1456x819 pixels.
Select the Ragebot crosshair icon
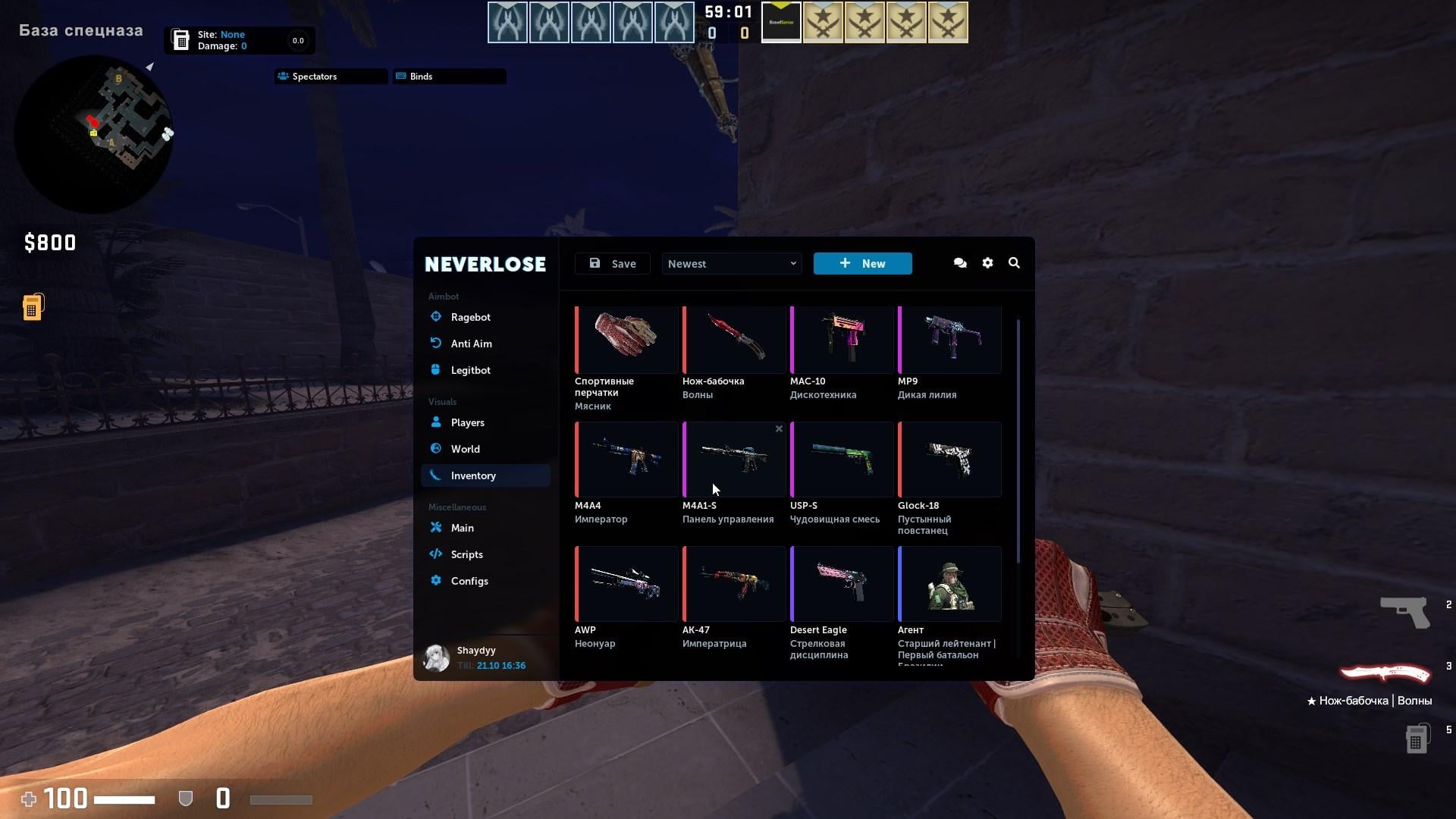(436, 317)
